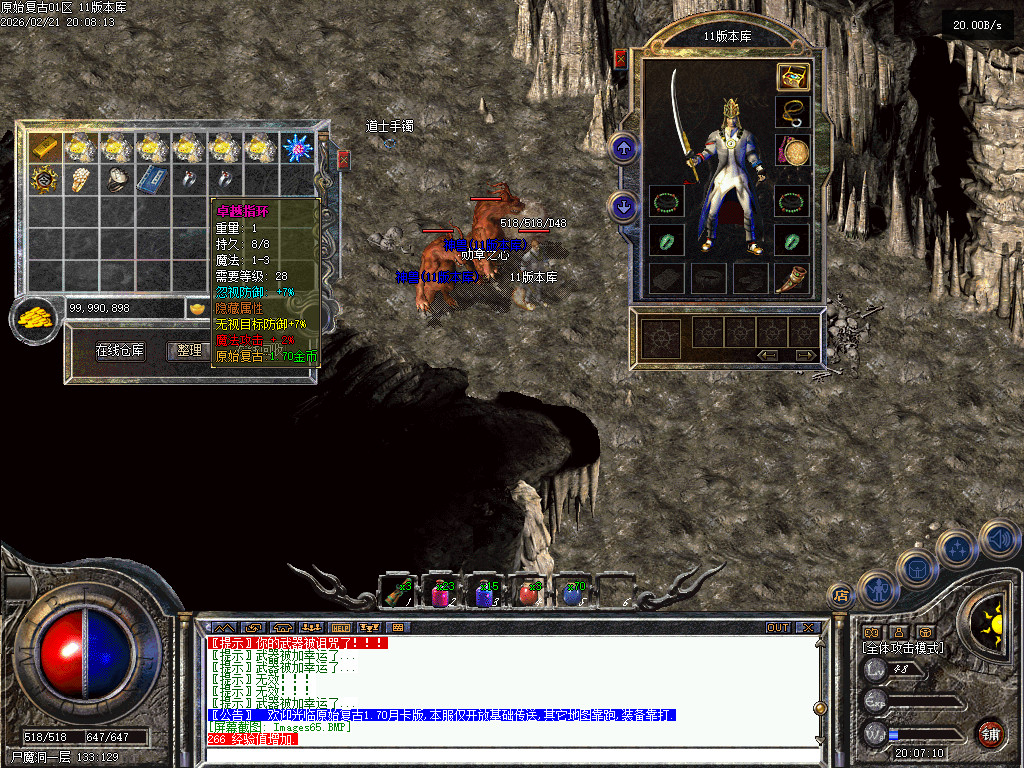
Task: Close the character equipment panel
Action: (621, 59)
